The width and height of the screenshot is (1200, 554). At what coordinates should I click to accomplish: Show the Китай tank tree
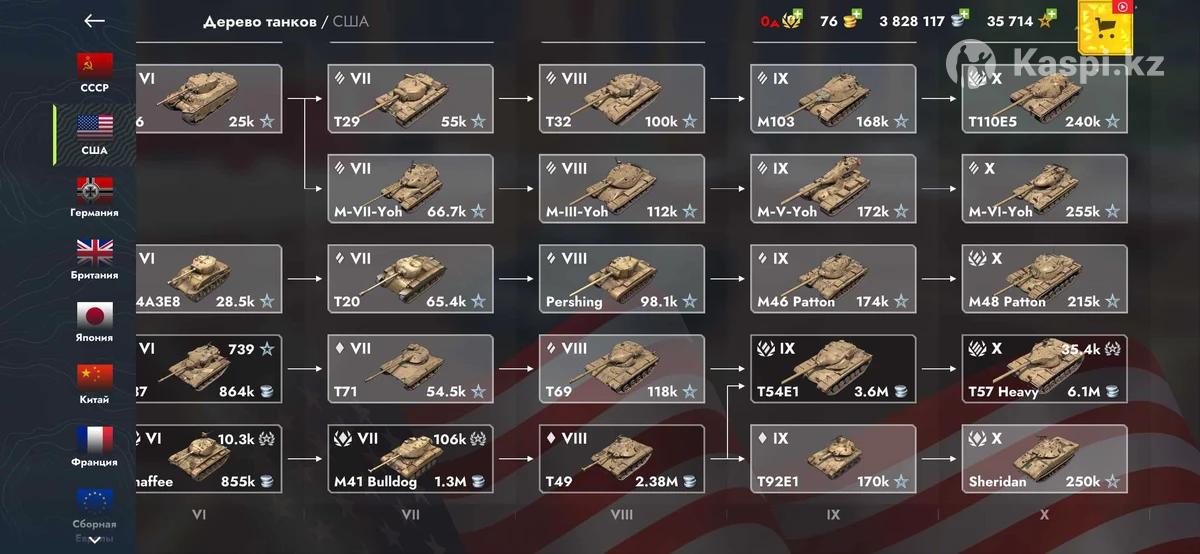click(x=95, y=384)
